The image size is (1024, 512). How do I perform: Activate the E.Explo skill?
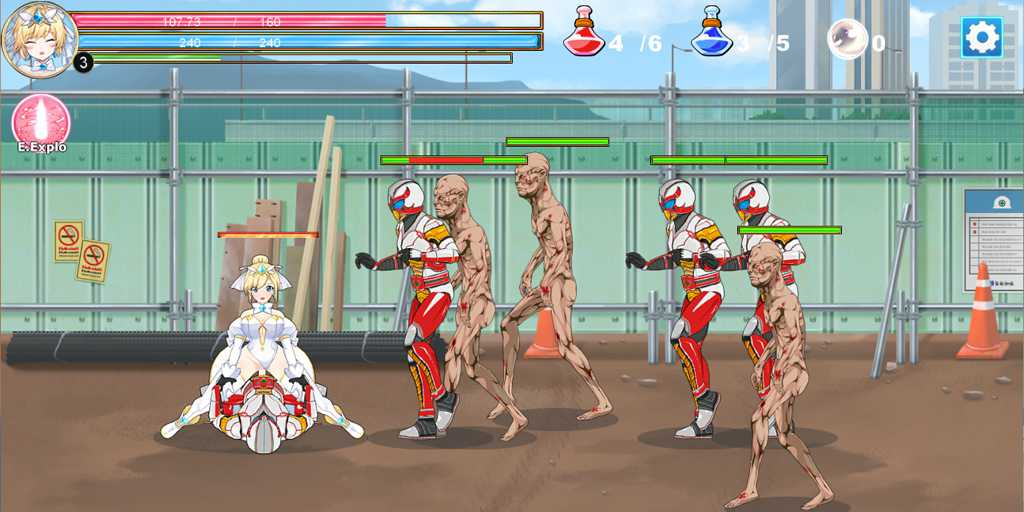coord(41,121)
